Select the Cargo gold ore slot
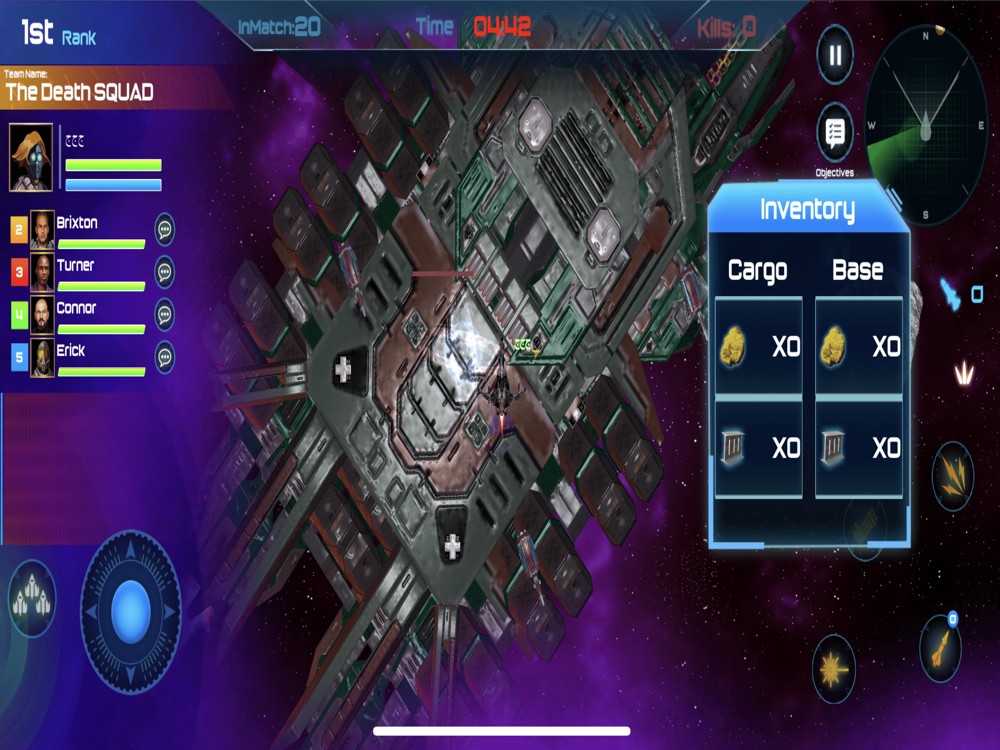This screenshot has width=1000, height=750. click(x=759, y=347)
